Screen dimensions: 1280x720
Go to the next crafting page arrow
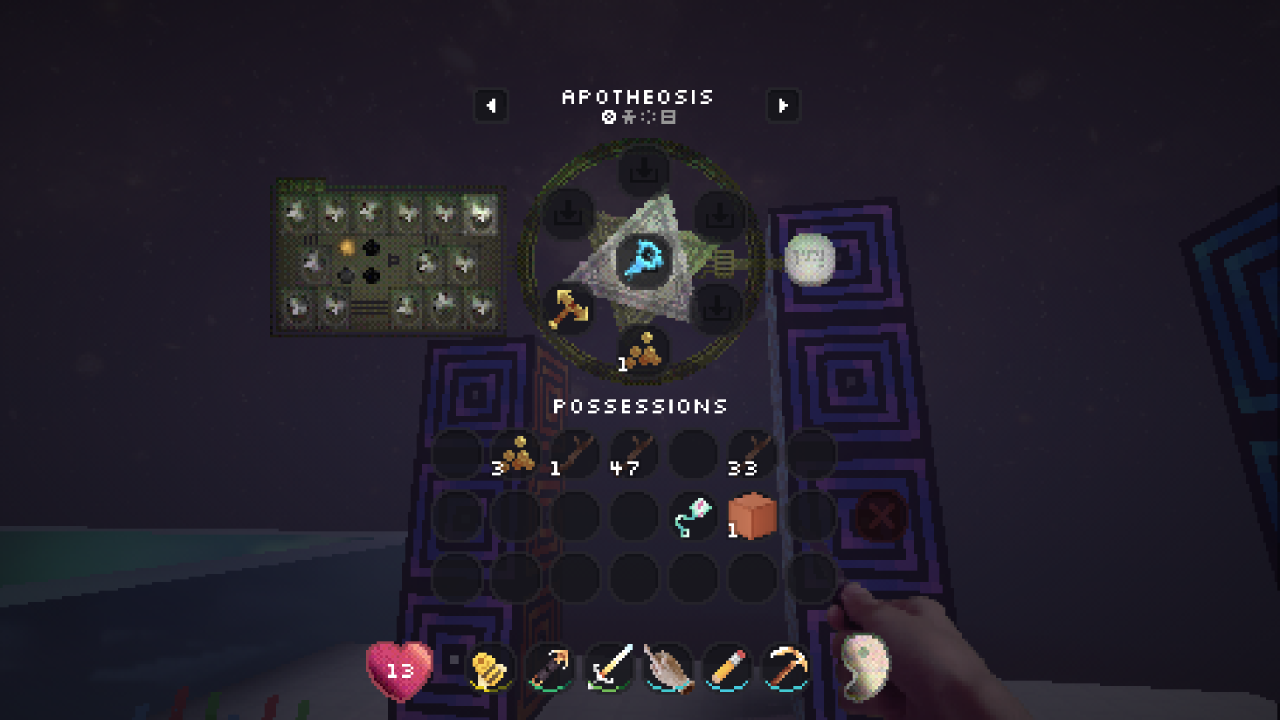(783, 105)
